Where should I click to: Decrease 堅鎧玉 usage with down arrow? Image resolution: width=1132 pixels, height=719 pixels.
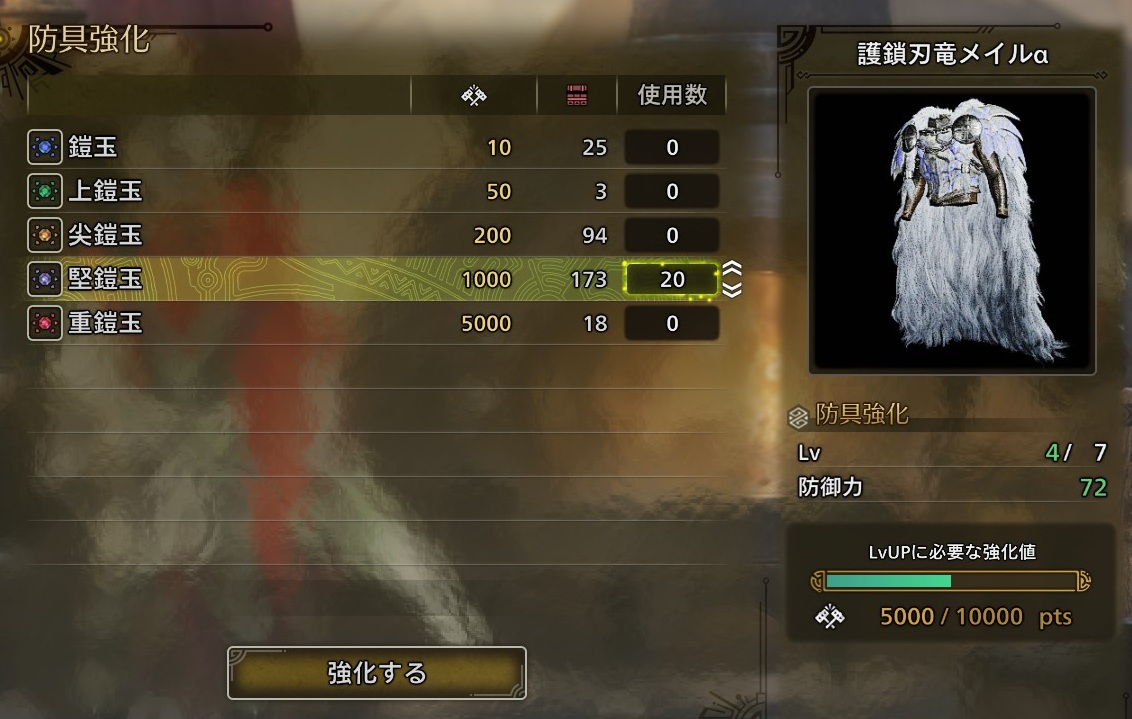732,290
